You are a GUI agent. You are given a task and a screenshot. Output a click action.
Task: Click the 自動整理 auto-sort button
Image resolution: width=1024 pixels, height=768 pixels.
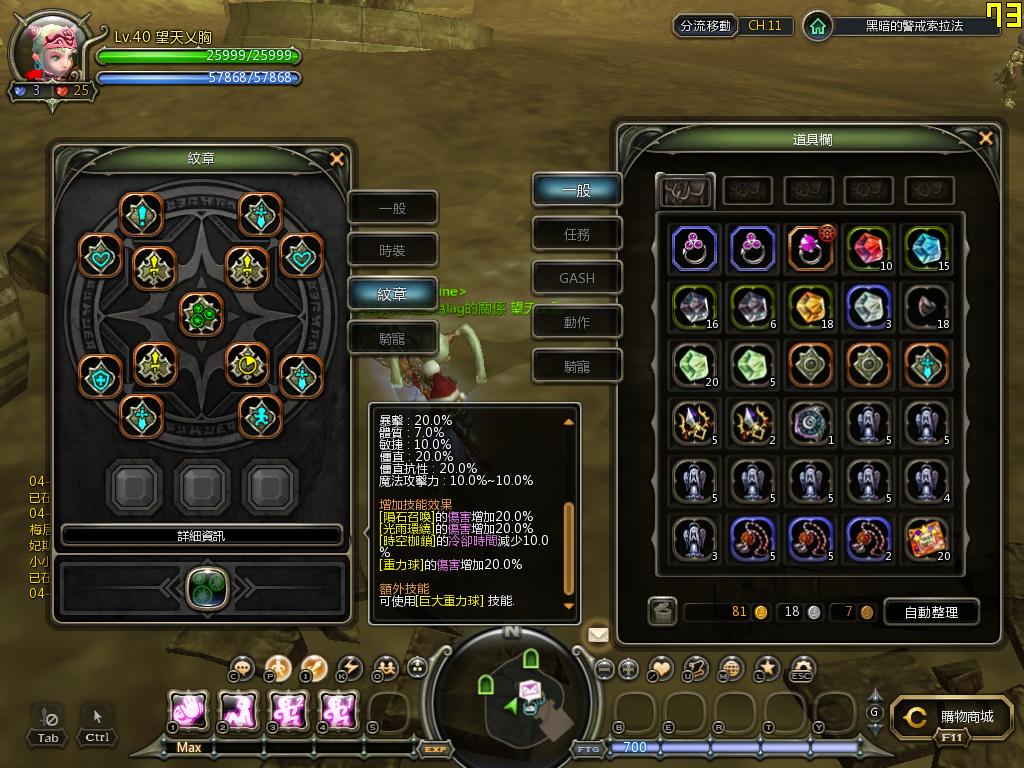pyautogui.click(x=930, y=612)
